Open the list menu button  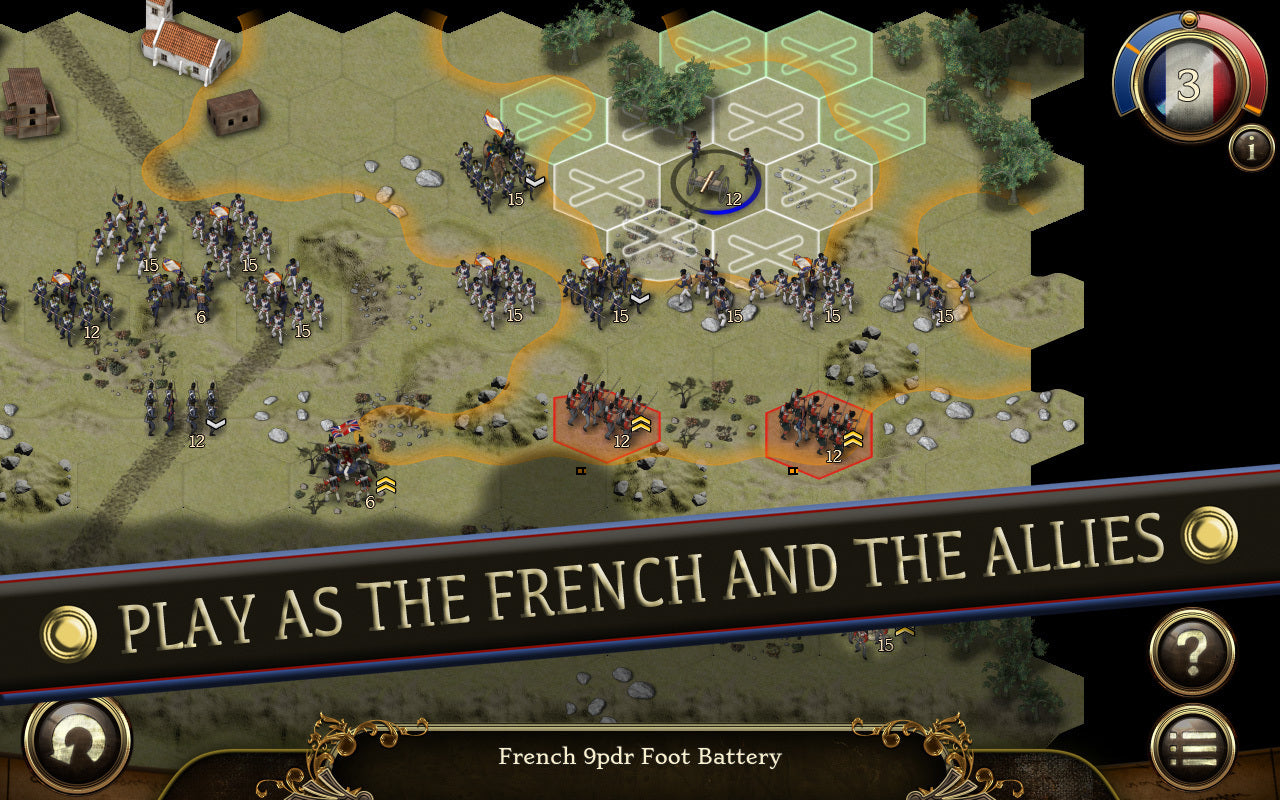click(1192, 747)
